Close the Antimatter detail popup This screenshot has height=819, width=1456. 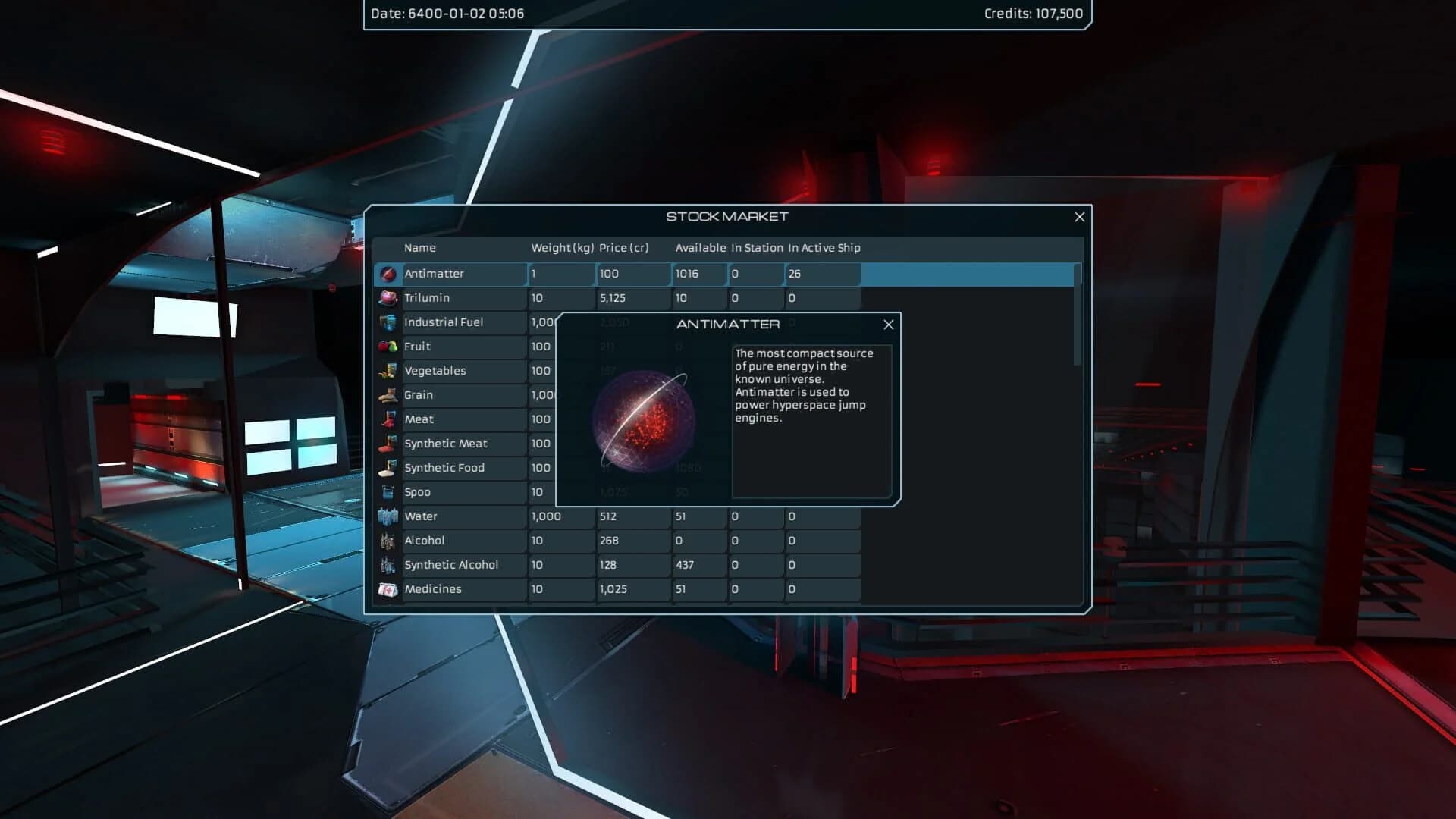tap(888, 325)
